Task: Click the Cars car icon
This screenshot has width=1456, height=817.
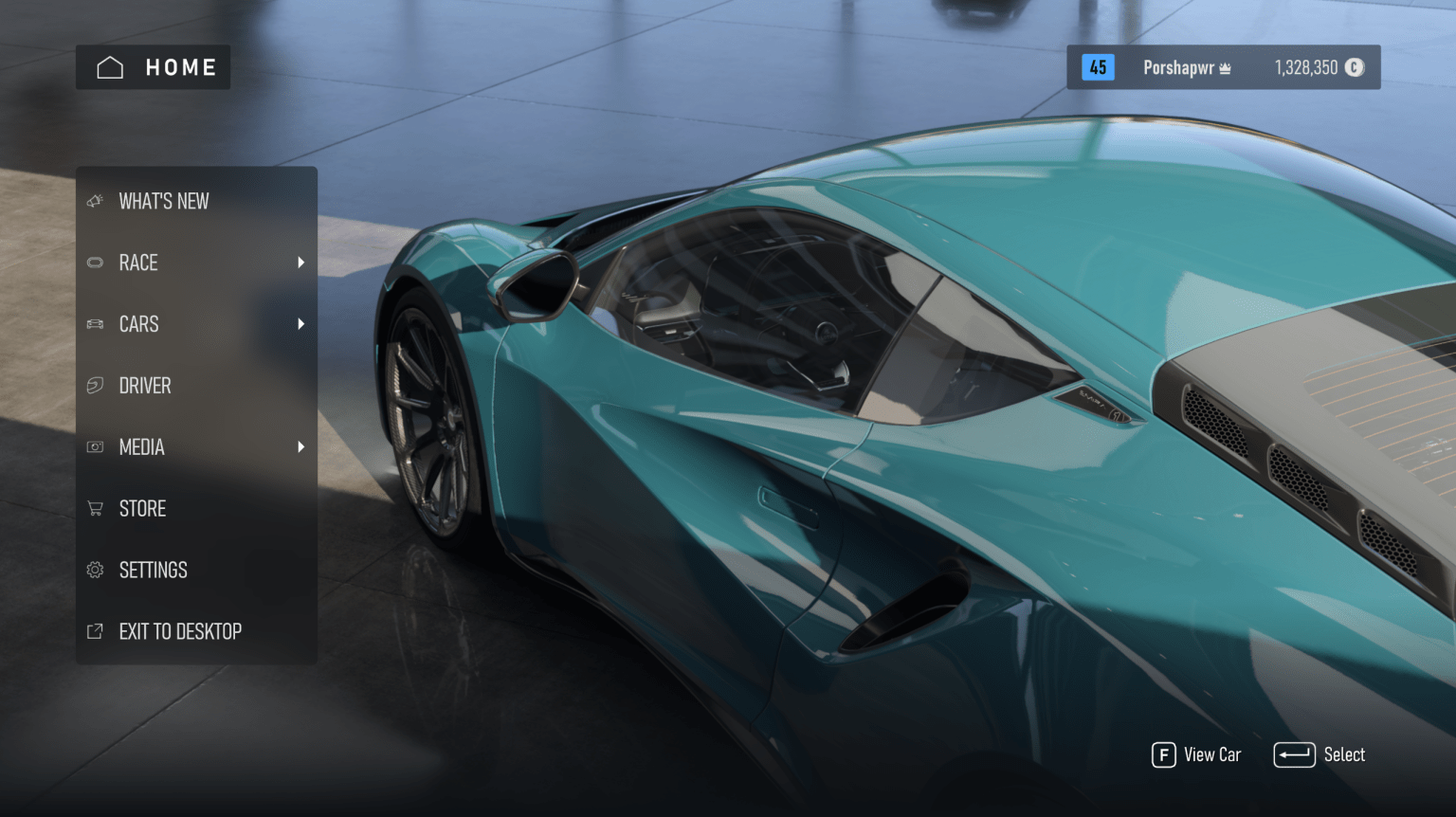Action: (95, 323)
